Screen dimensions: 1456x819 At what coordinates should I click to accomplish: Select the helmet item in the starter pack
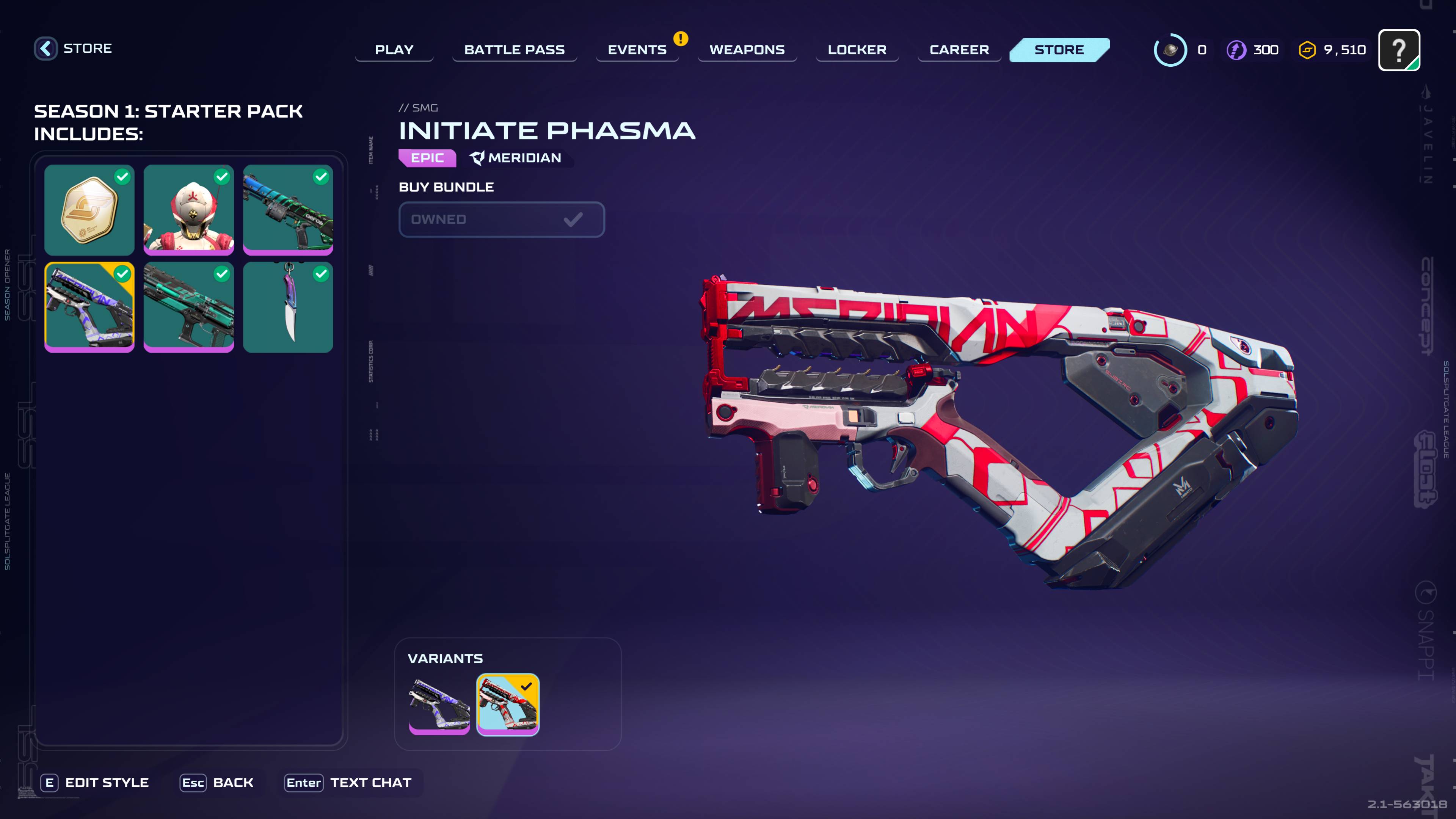(x=189, y=210)
